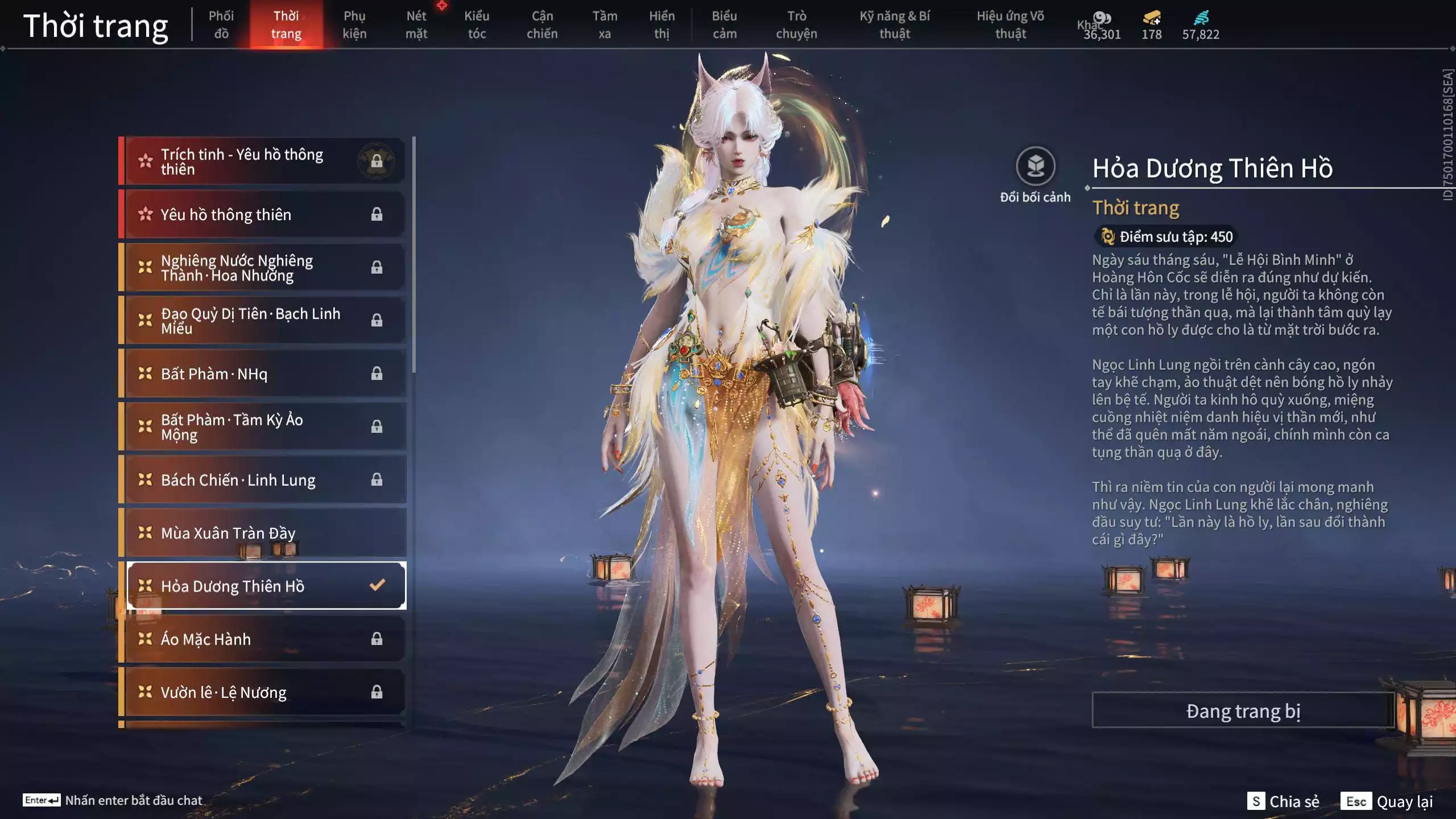Click the lock icon on Bất Phàm · NHq

[x=377, y=374]
